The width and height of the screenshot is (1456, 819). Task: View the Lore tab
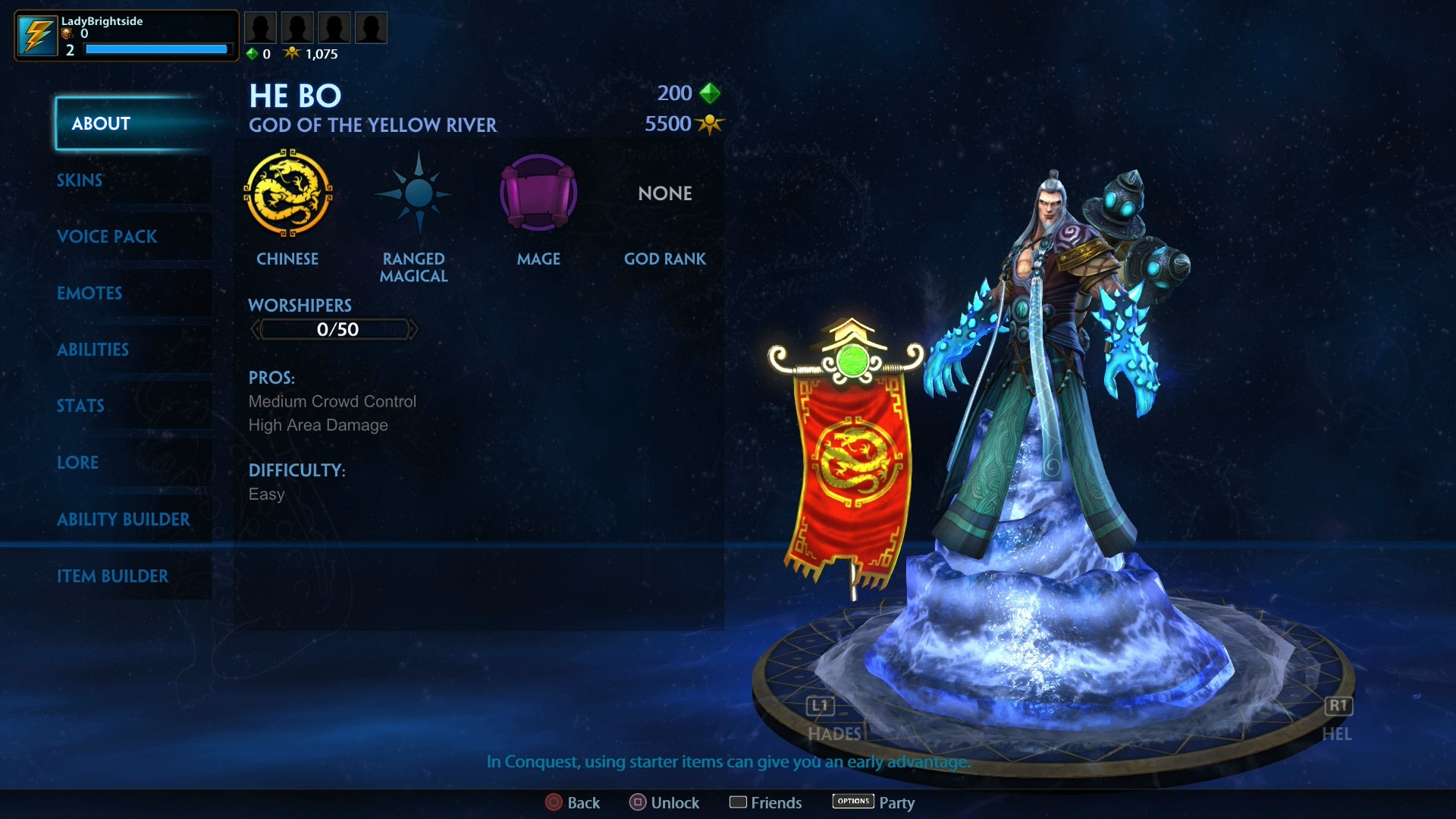point(78,462)
